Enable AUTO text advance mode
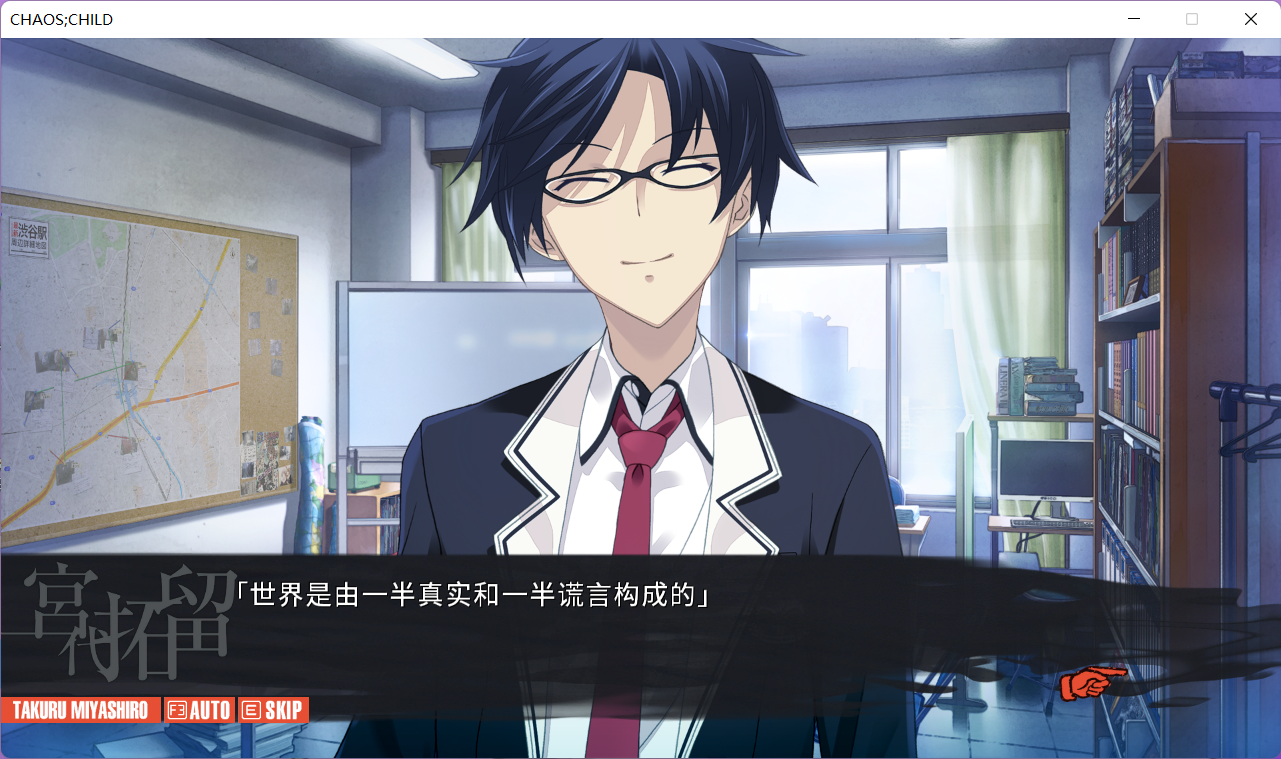Image resolution: width=1281 pixels, height=759 pixels. tap(199, 711)
